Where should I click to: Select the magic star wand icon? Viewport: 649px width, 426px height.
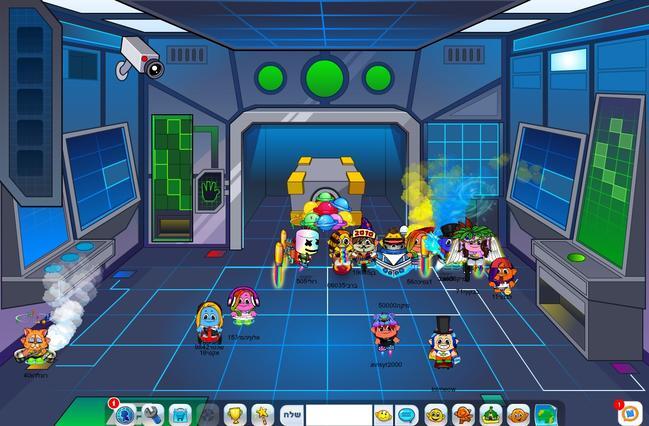(262, 414)
